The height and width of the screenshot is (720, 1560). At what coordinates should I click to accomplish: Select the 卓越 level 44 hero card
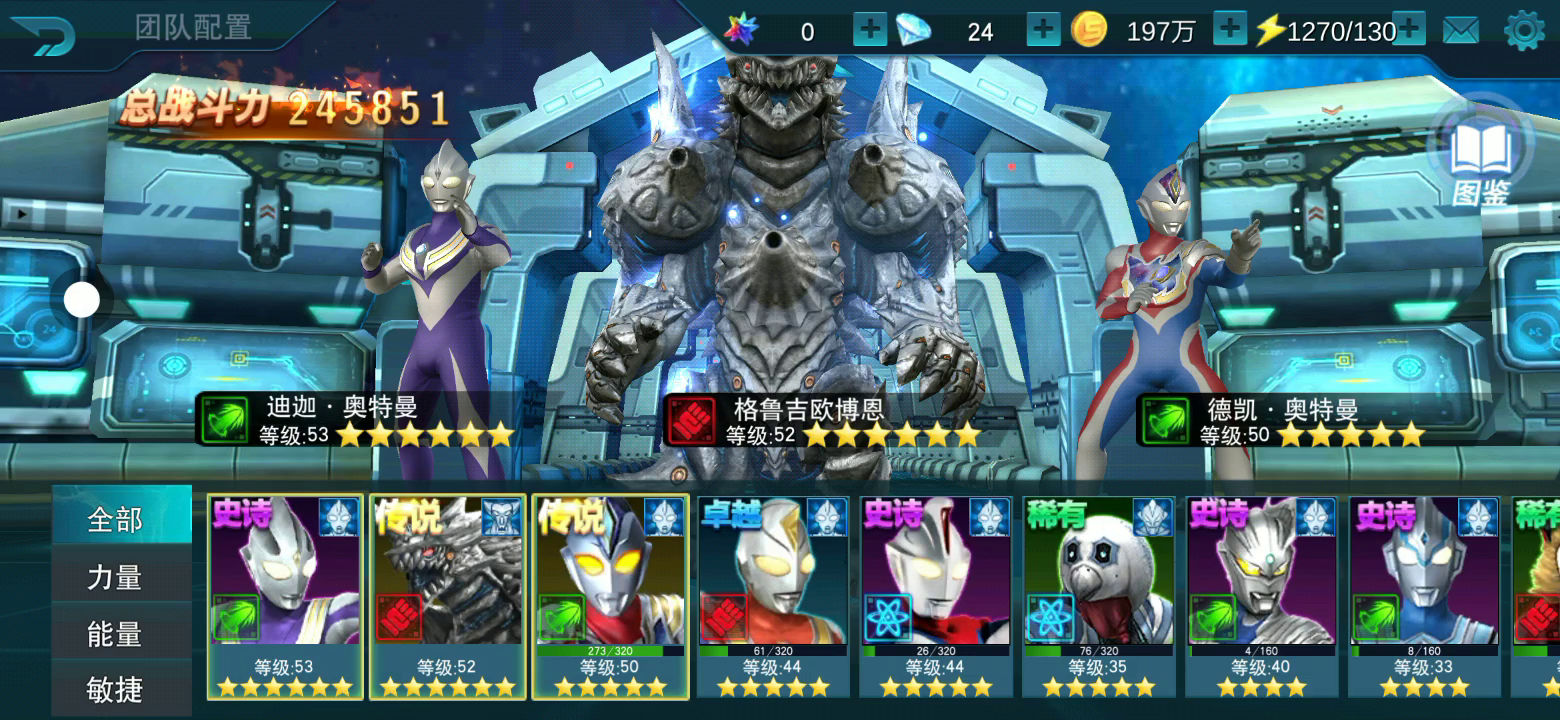tap(773, 596)
